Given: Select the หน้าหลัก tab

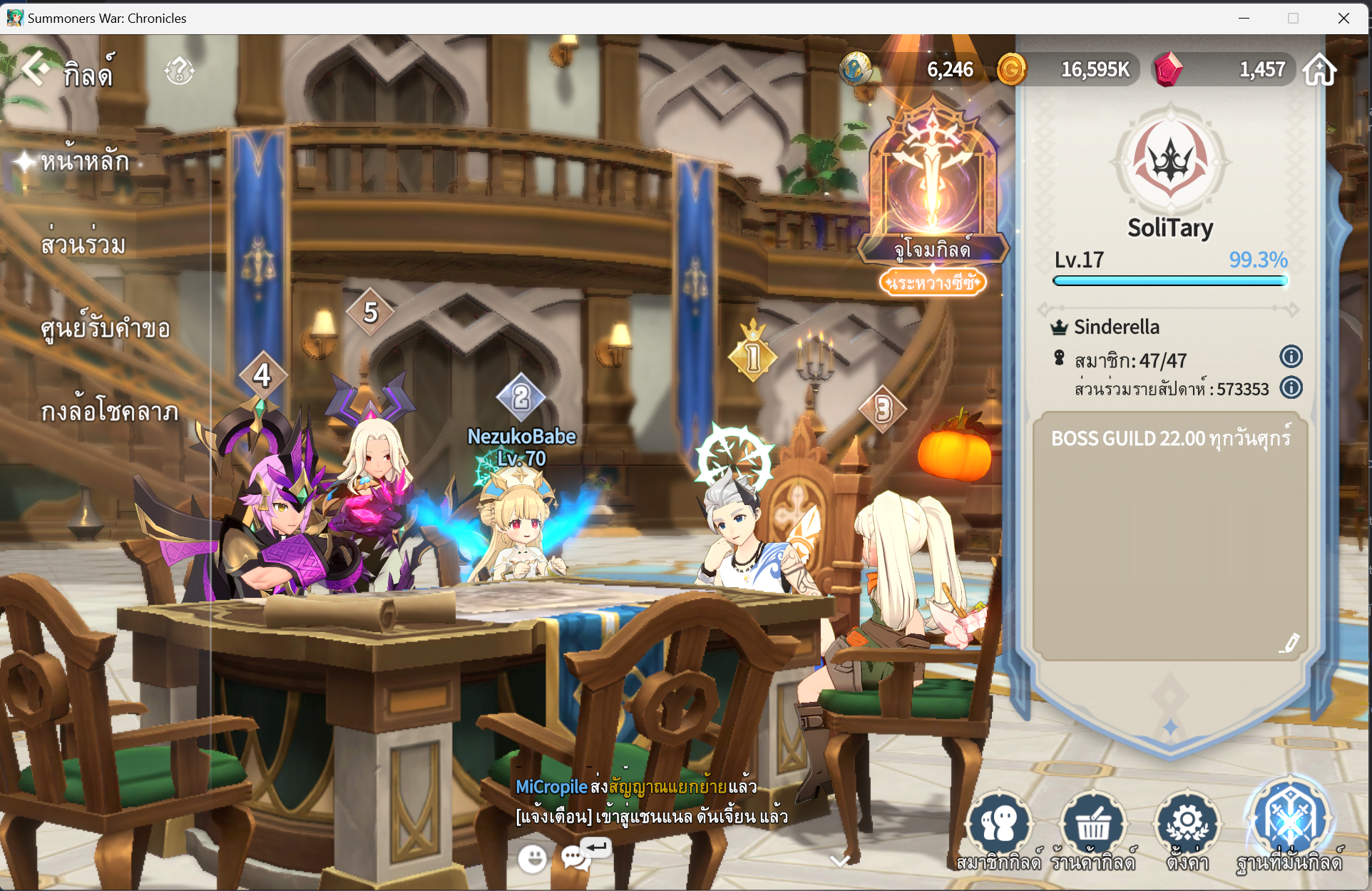Looking at the screenshot, I should tap(85, 162).
